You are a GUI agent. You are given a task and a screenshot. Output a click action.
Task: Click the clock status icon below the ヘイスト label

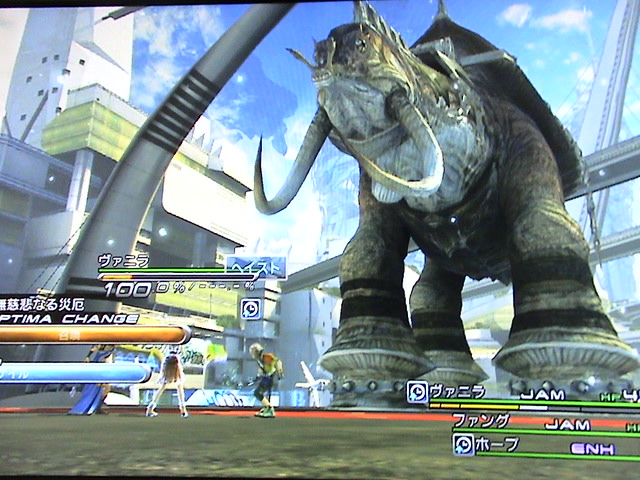pos(250,308)
